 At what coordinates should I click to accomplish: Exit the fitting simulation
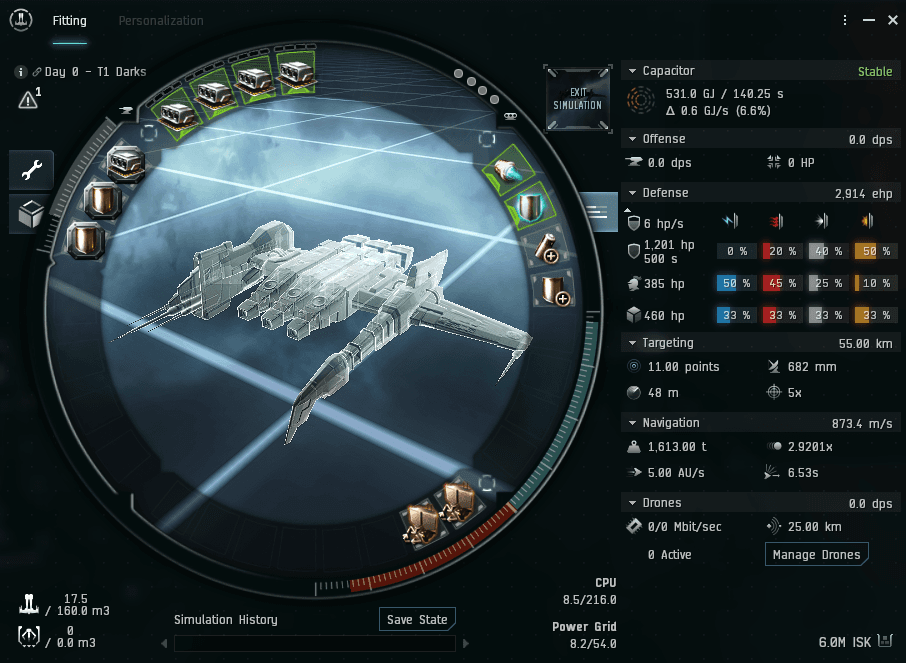(x=578, y=98)
